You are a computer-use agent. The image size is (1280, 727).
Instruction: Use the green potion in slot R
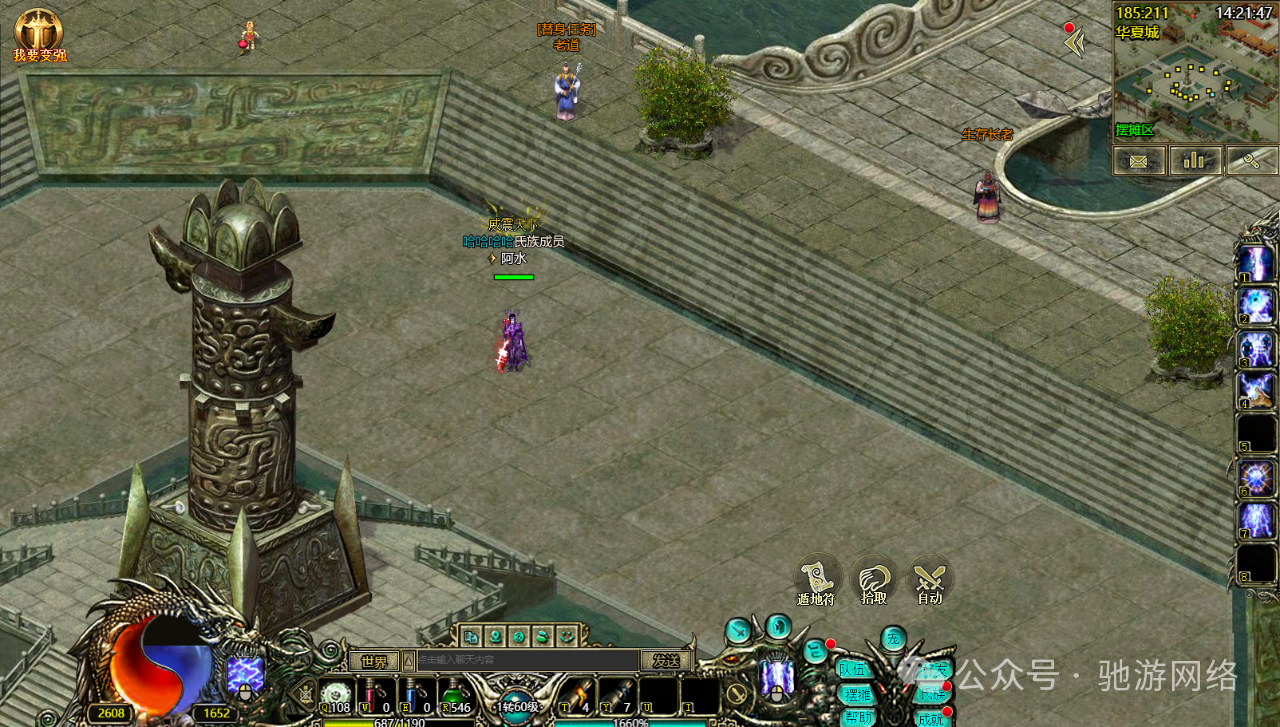(455, 696)
